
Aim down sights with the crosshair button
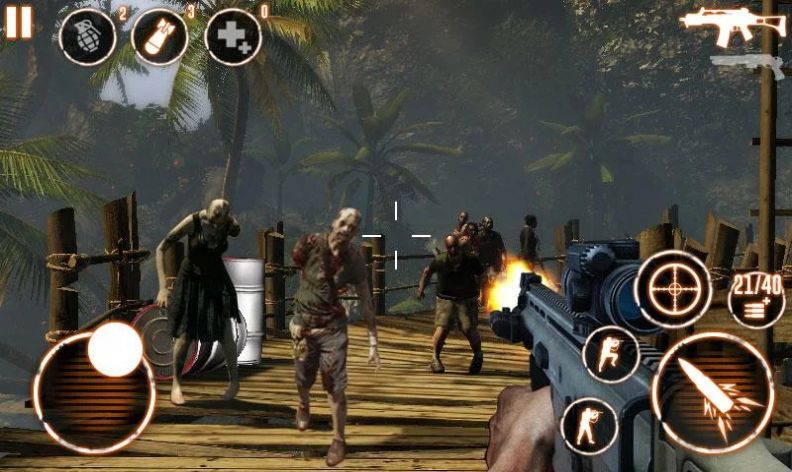point(673,288)
